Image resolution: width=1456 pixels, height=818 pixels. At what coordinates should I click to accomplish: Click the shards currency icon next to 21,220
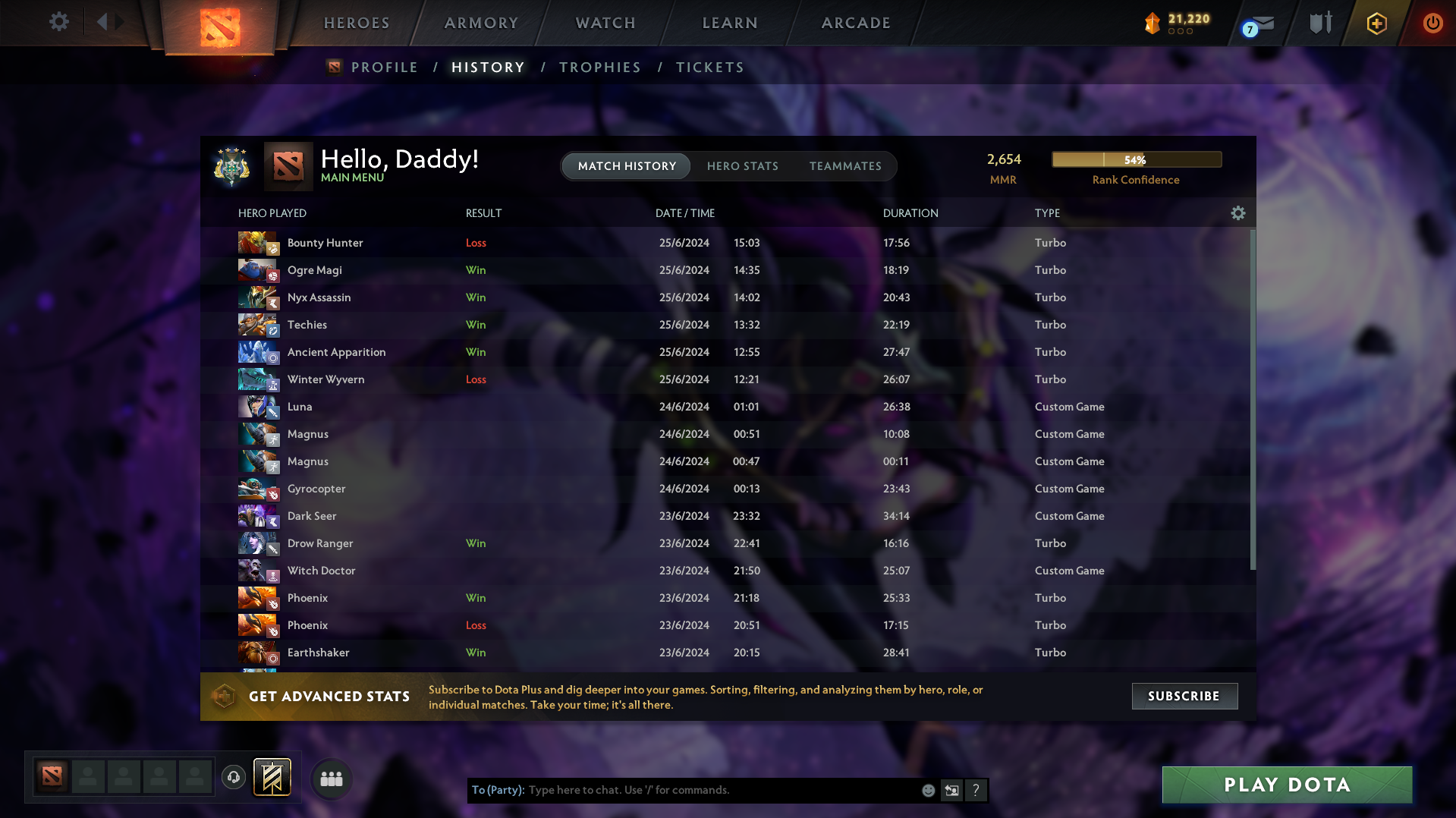click(x=1152, y=24)
